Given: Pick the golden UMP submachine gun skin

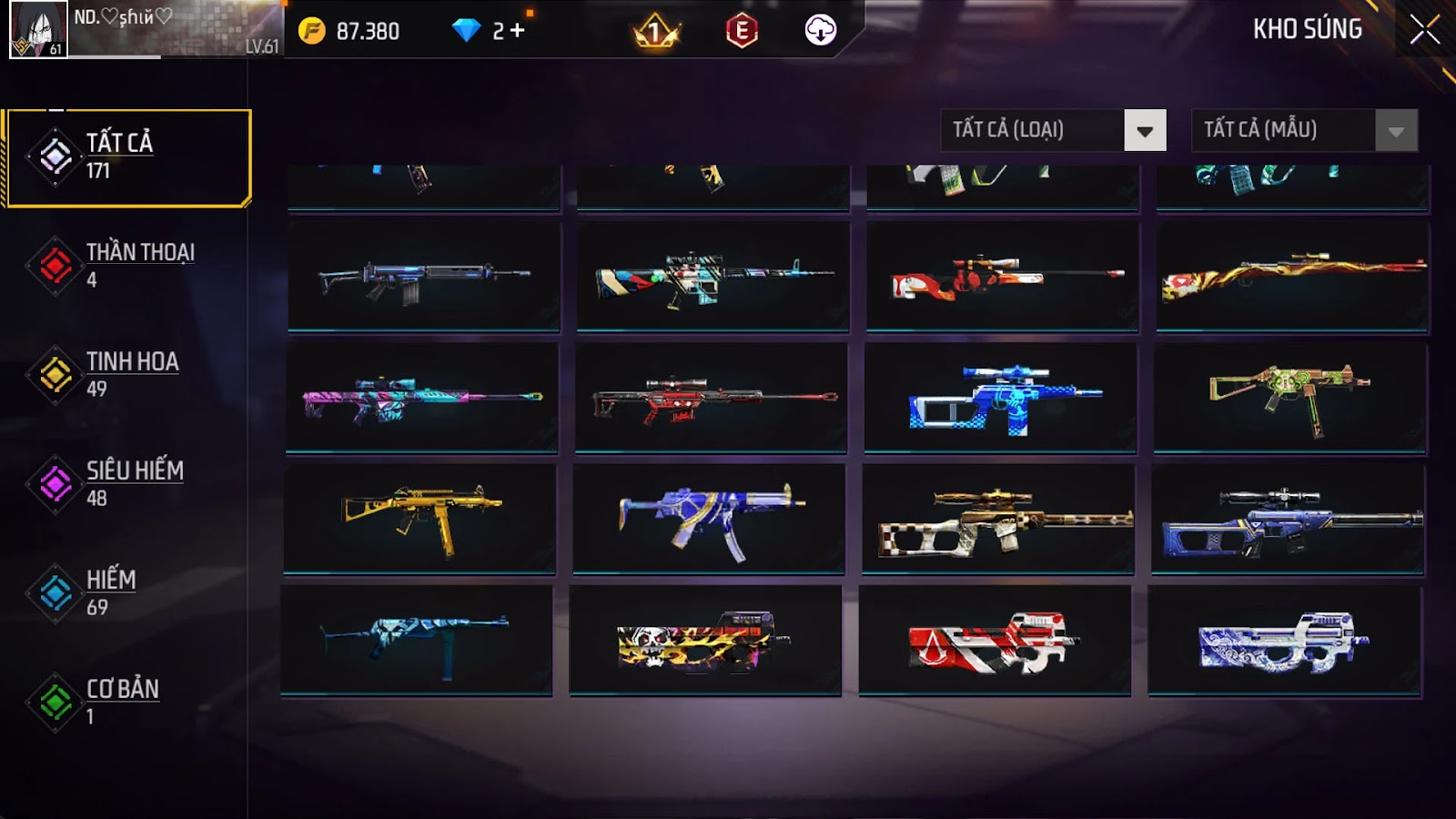Looking at the screenshot, I should point(420,519).
